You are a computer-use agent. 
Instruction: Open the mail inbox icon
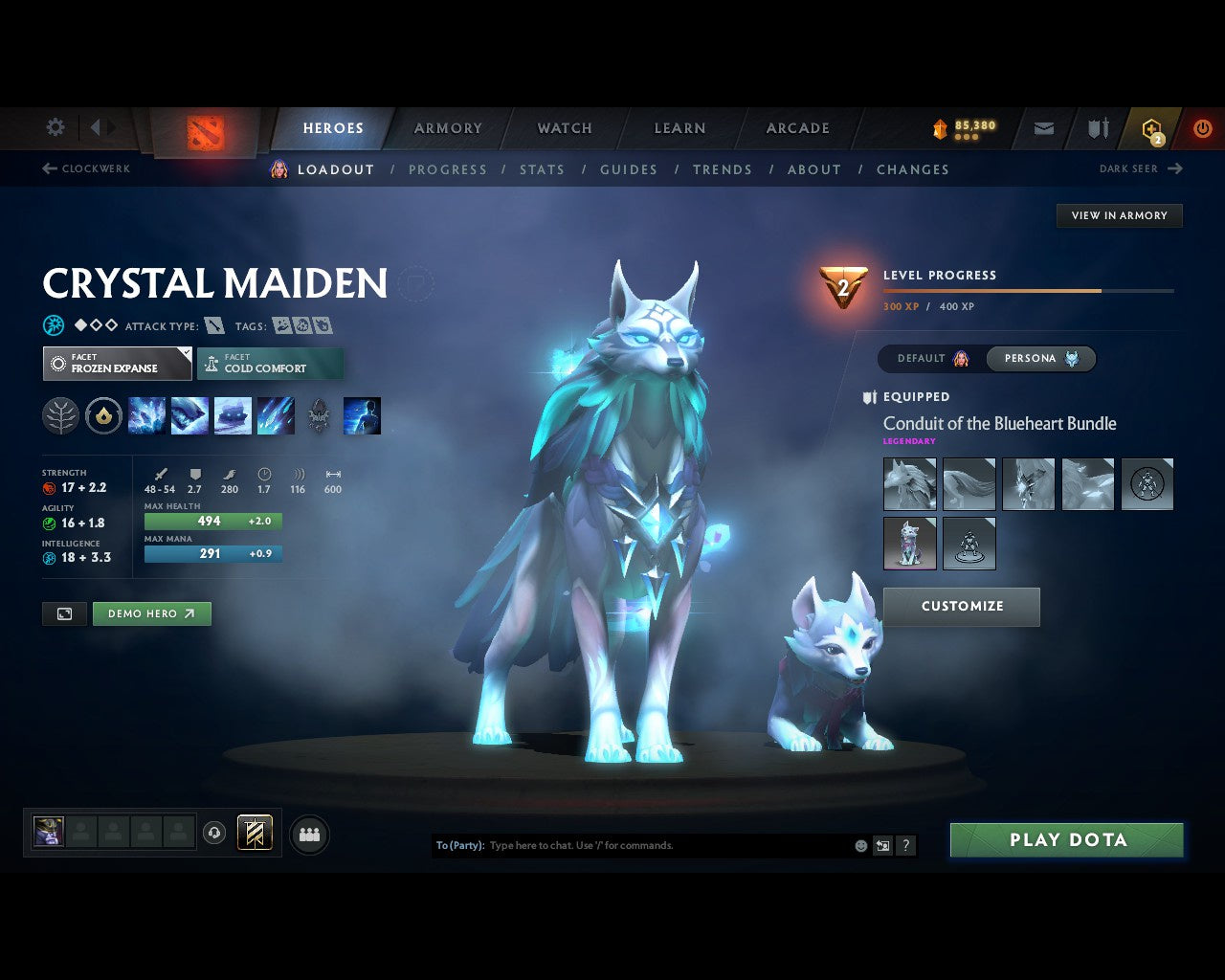tap(1042, 127)
